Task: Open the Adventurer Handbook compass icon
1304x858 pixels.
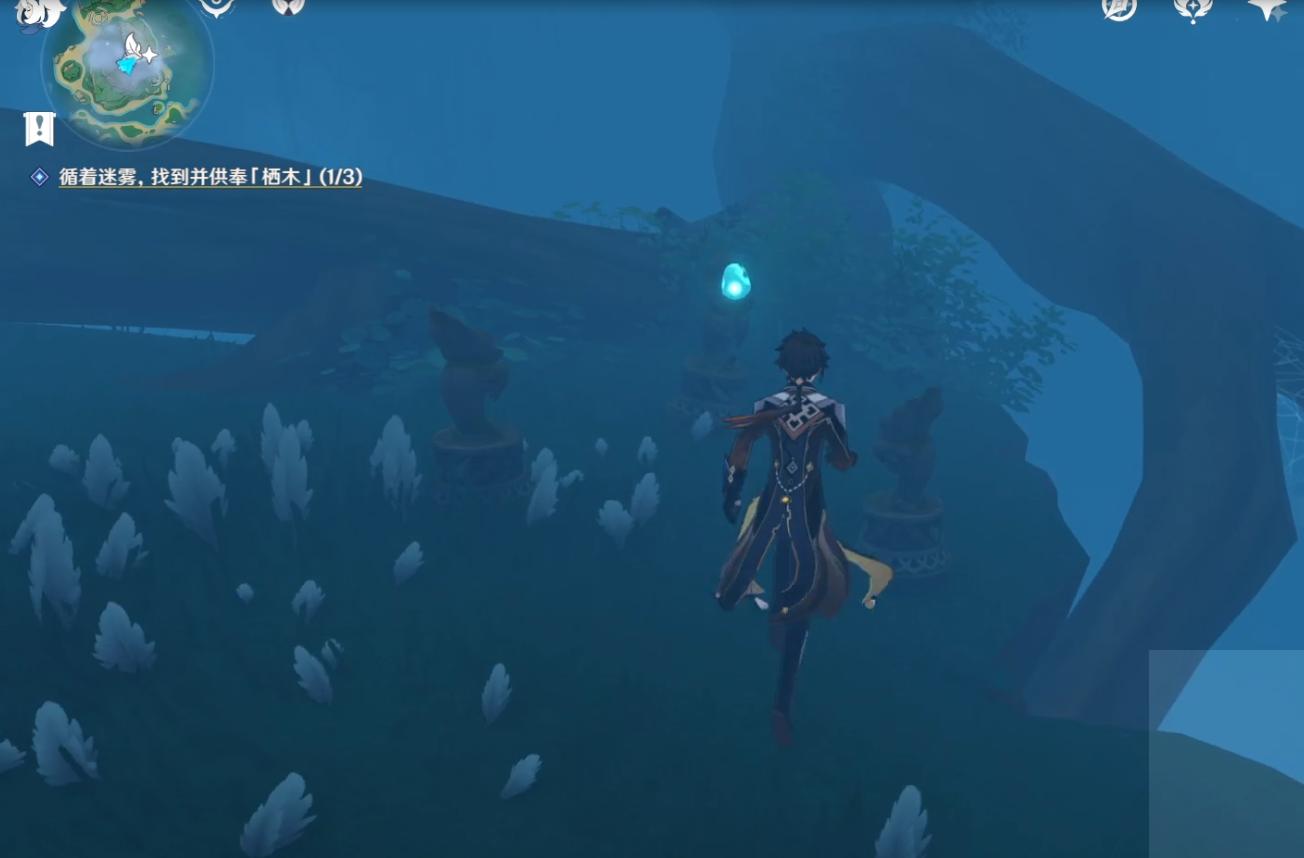Action: pyautogui.click(x=1119, y=9)
